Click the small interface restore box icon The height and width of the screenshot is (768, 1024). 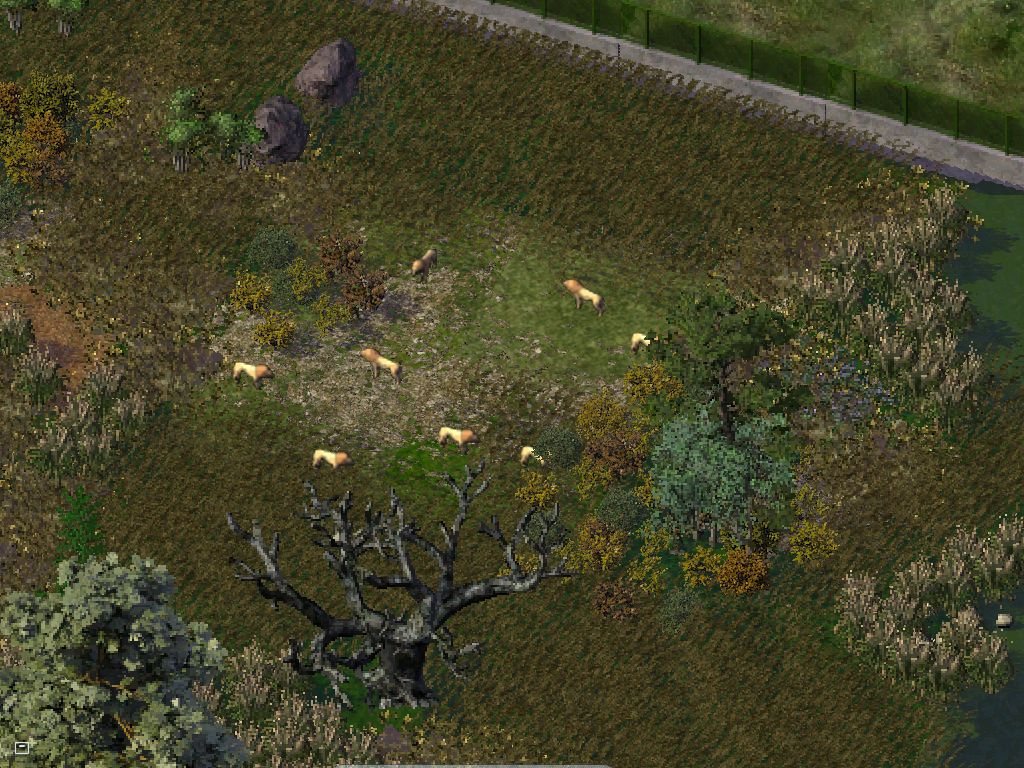[x=21, y=747]
